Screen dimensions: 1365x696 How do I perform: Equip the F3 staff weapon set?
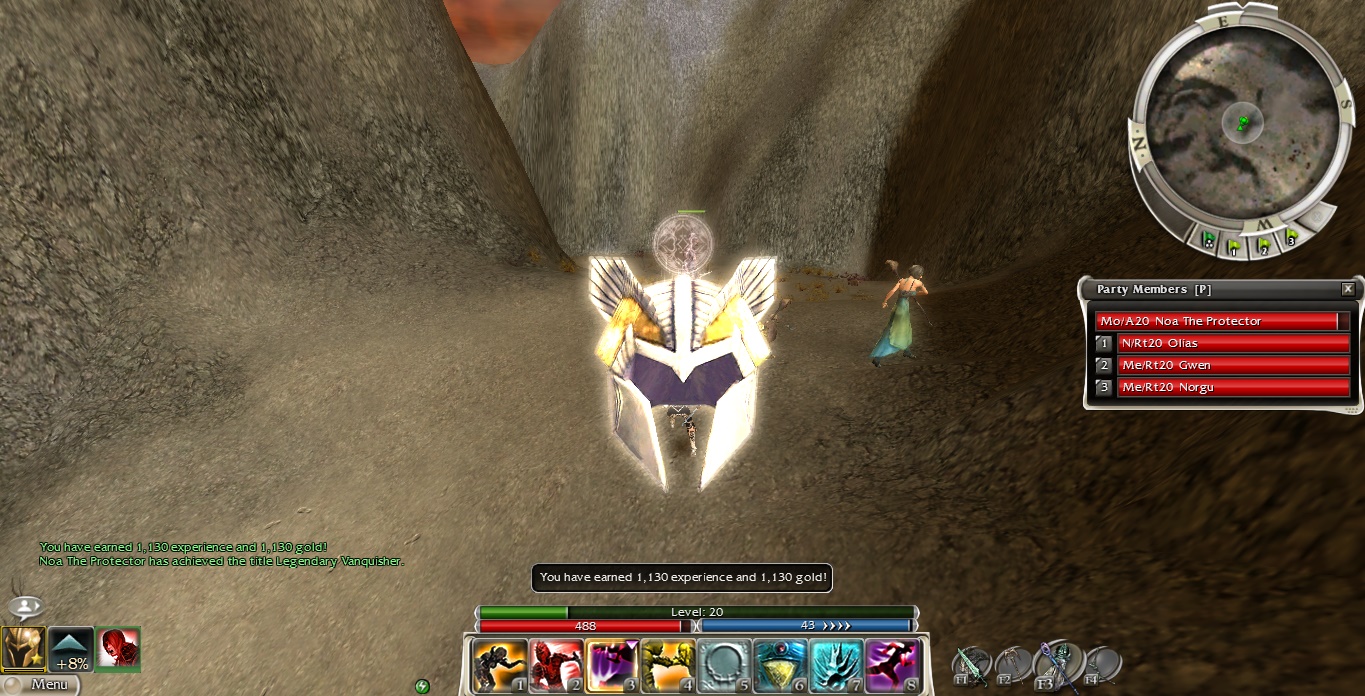pos(1055,664)
